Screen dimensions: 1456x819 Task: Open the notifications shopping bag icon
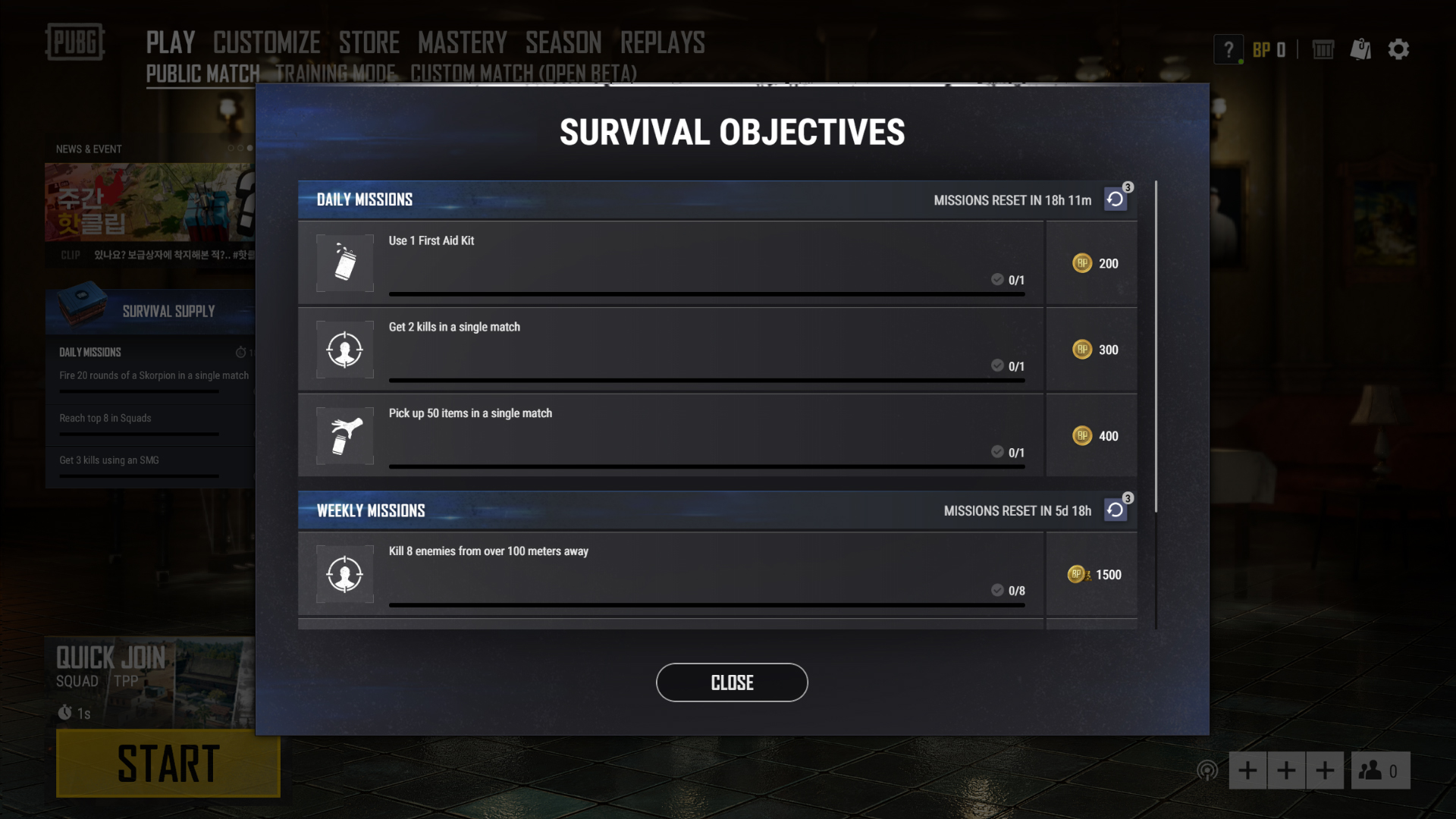(x=1361, y=49)
